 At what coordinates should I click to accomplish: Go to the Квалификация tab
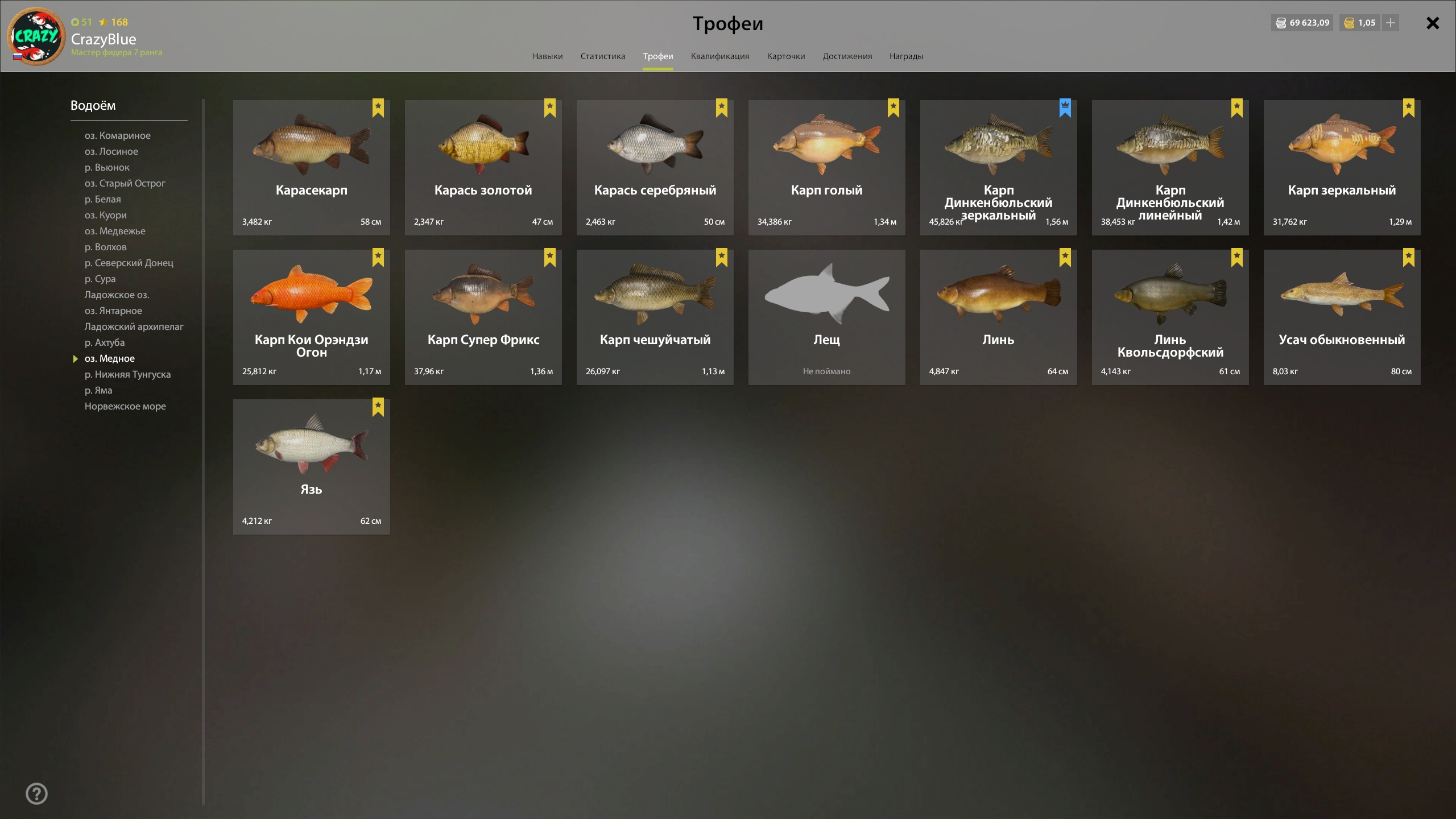719,56
